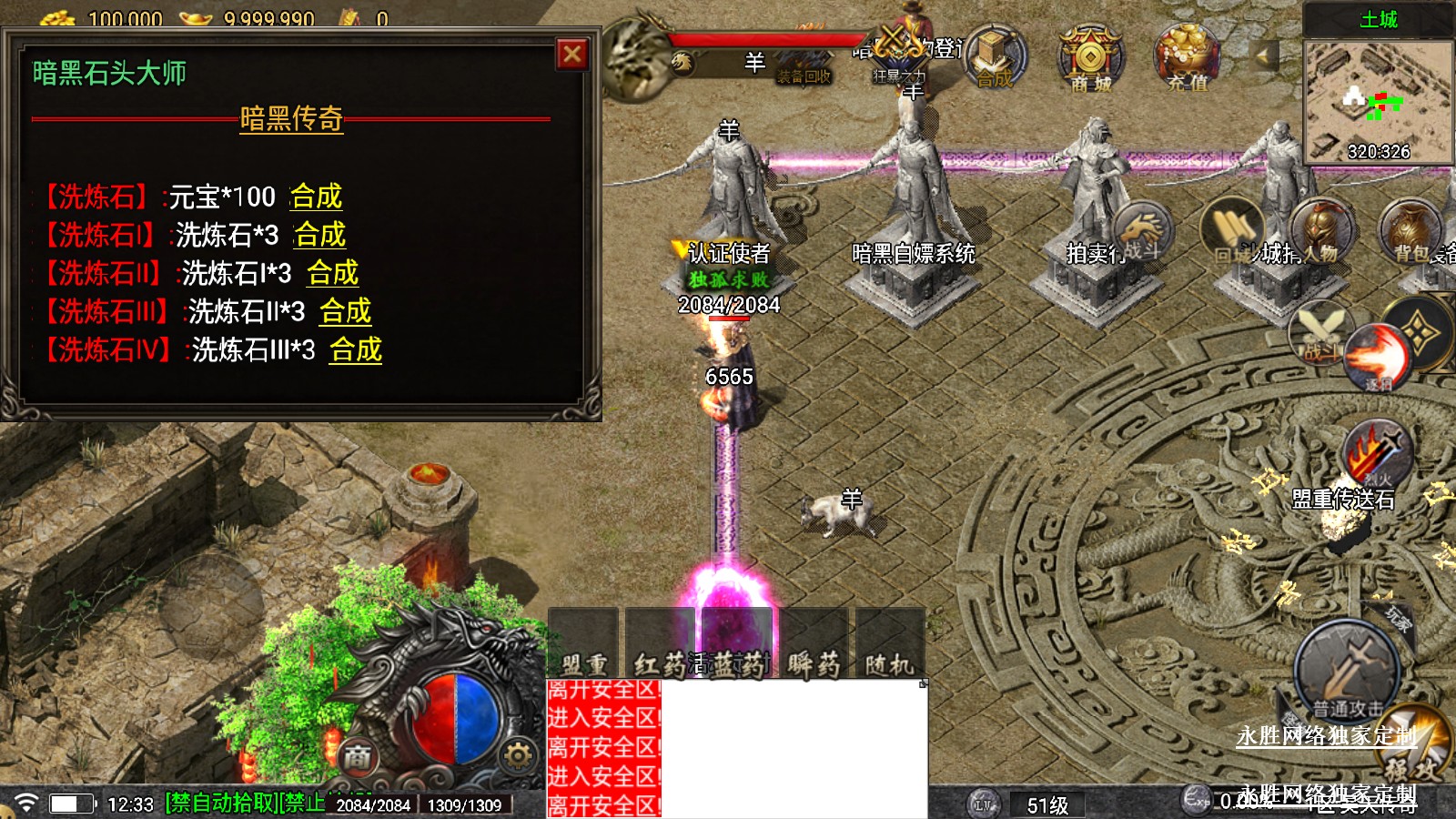Choose 合成 on the 洗炼石III row
The width and height of the screenshot is (1456, 819).
click(x=345, y=311)
